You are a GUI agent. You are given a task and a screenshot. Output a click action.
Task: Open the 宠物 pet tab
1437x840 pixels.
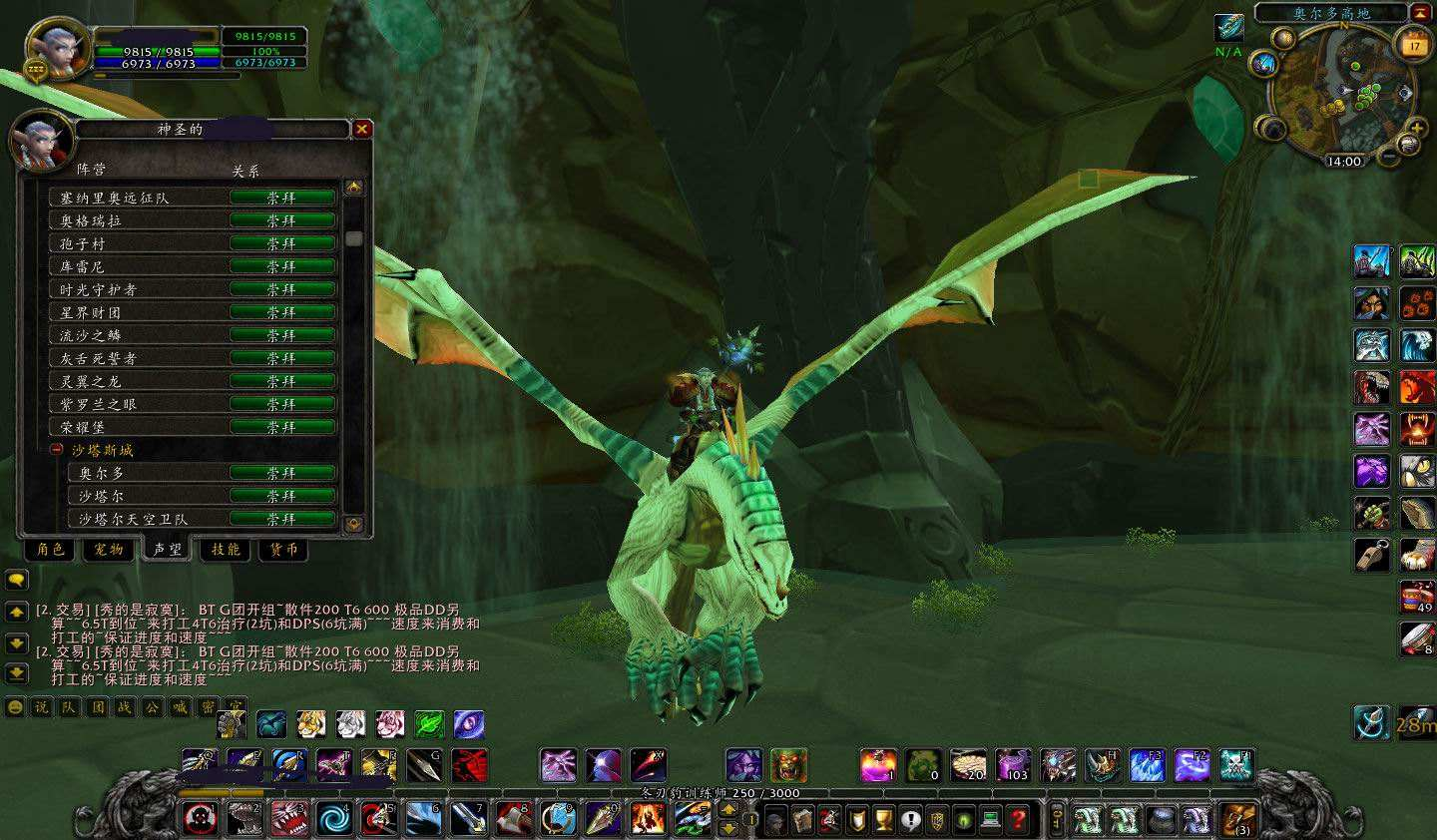coord(108,550)
